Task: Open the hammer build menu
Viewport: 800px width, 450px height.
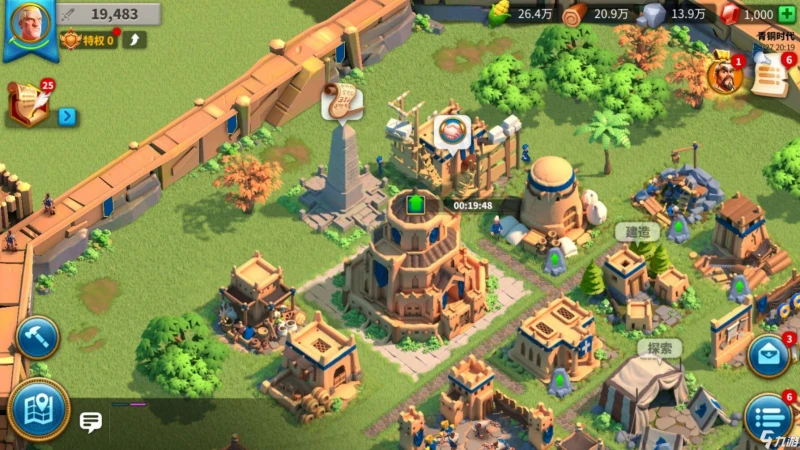Action: [37, 338]
